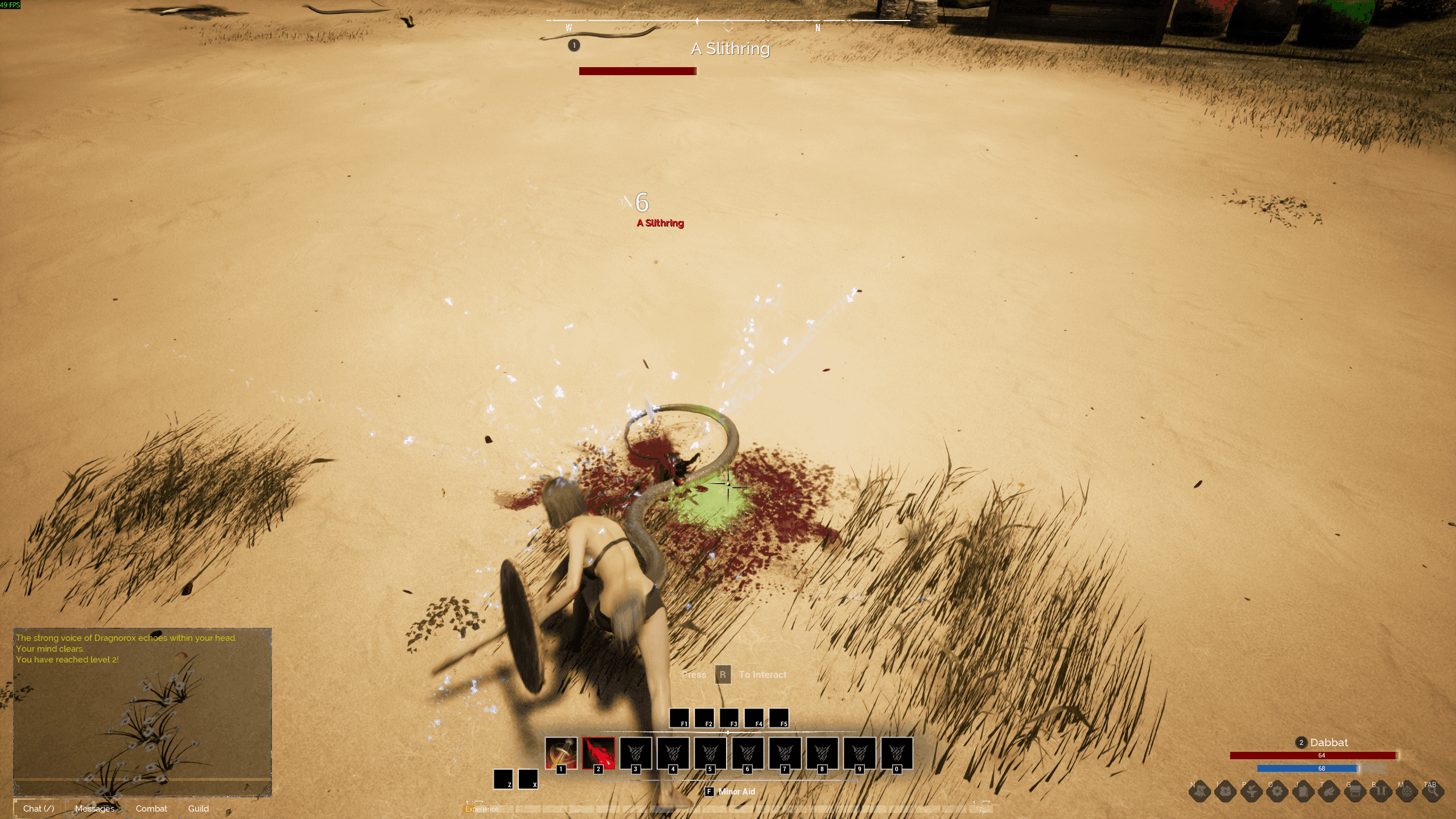Show the Combat log tab
This screenshot has height=819, width=1456.
pos(151,808)
